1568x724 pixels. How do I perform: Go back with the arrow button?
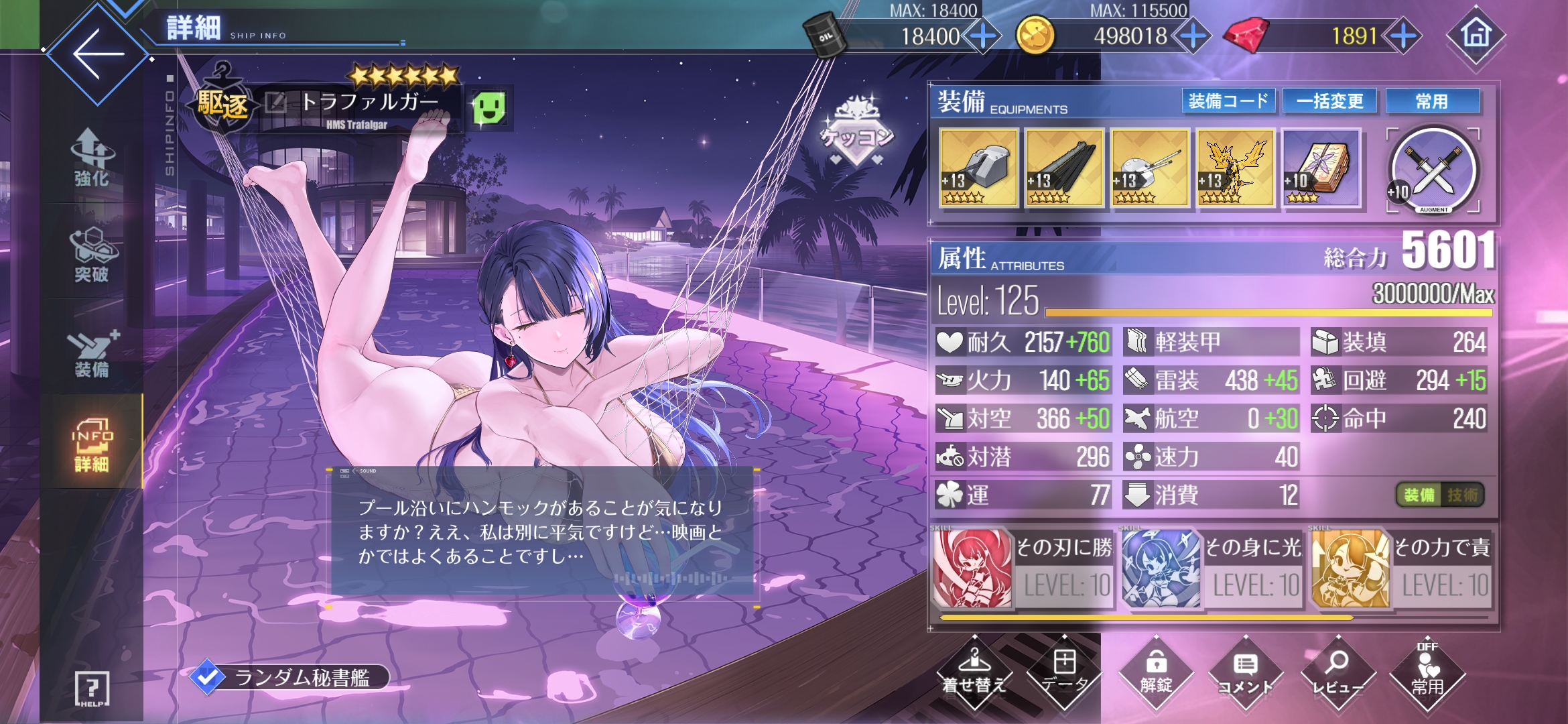click(98, 54)
